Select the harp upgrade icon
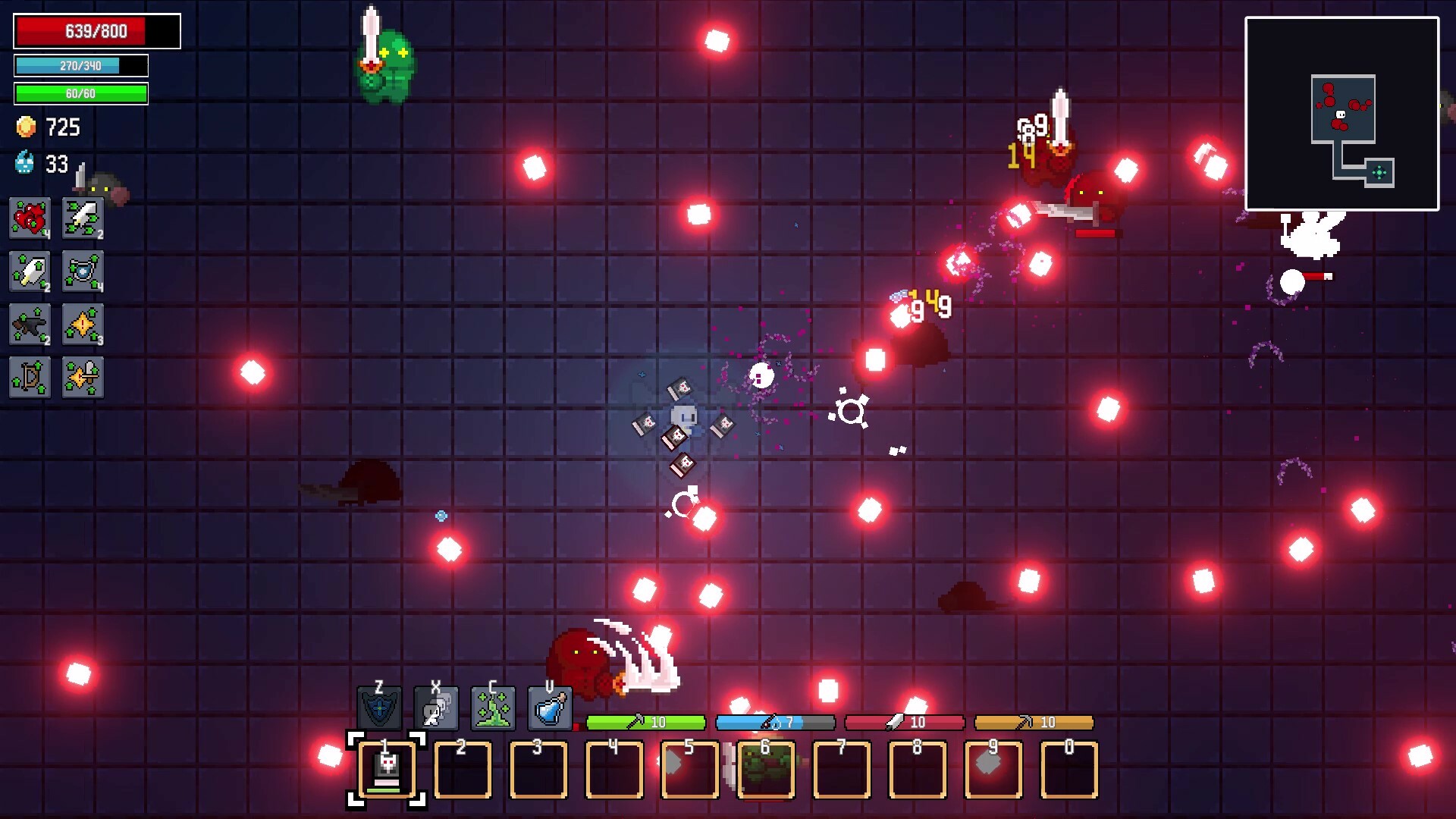 pos(30,378)
